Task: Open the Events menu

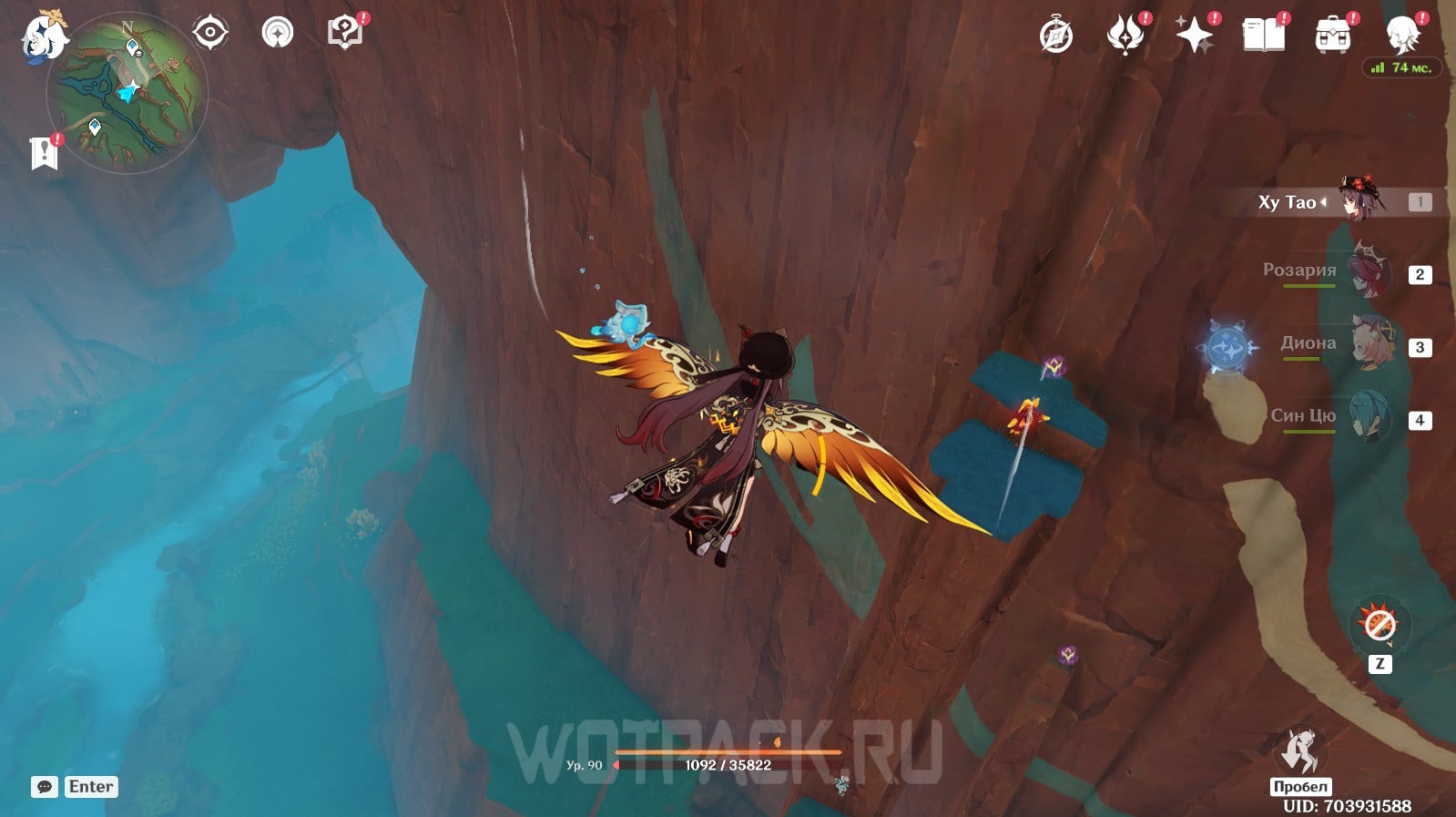Action: click(1125, 36)
